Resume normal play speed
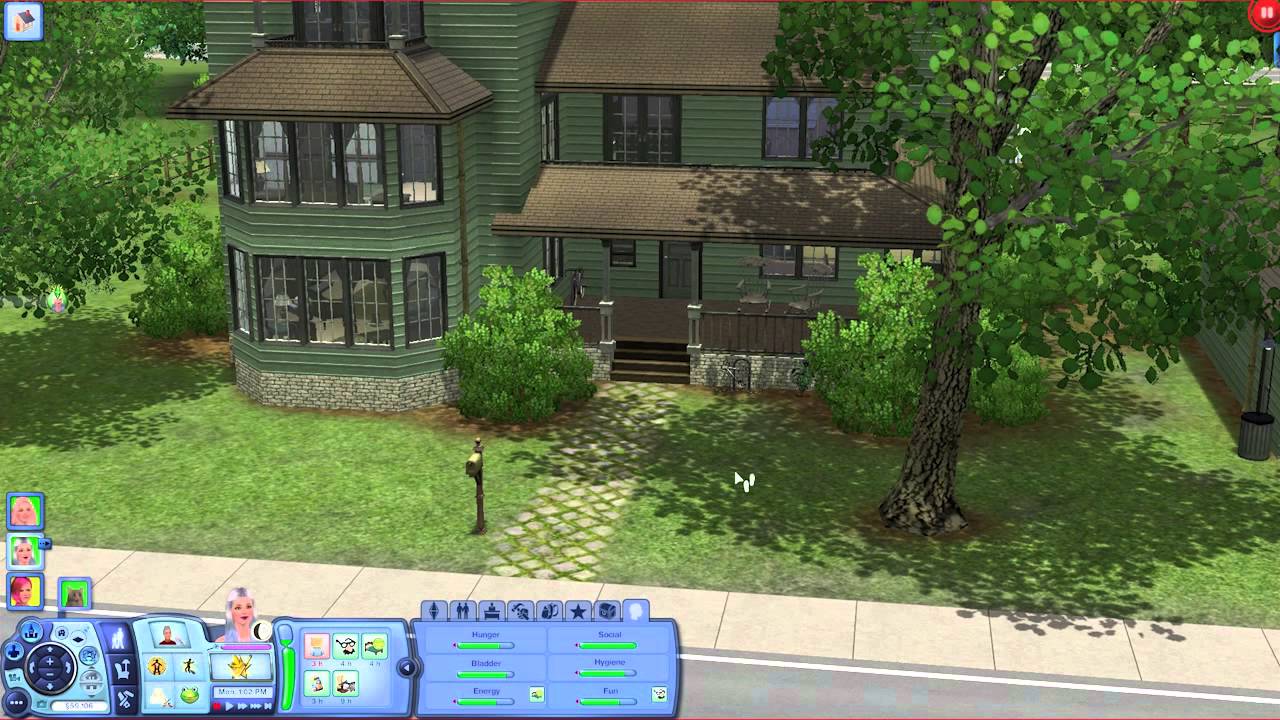This screenshot has width=1280, height=720. 229,706
